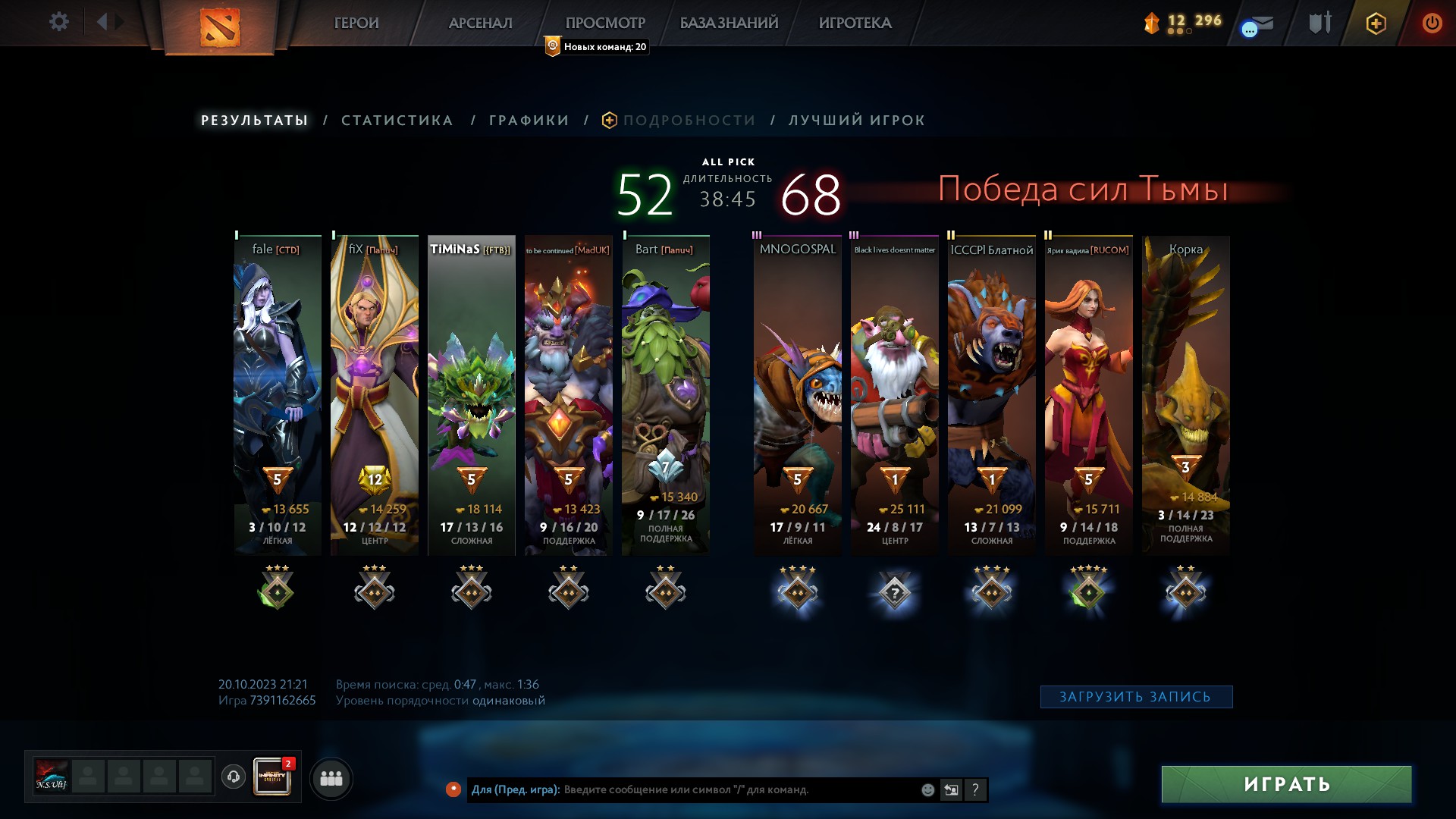Image resolution: width=1456 pixels, height=819 pixels.
Task: Open the emoticon picker in chat
Action: 927,790
